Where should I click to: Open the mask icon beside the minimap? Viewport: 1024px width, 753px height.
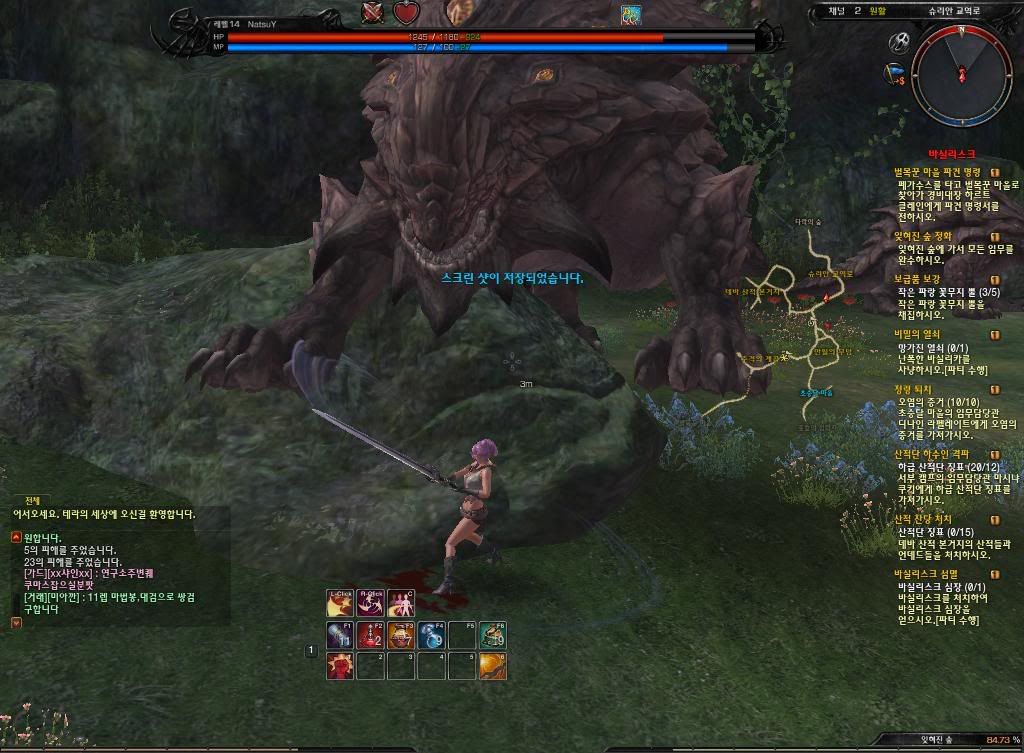coord(898,41)
